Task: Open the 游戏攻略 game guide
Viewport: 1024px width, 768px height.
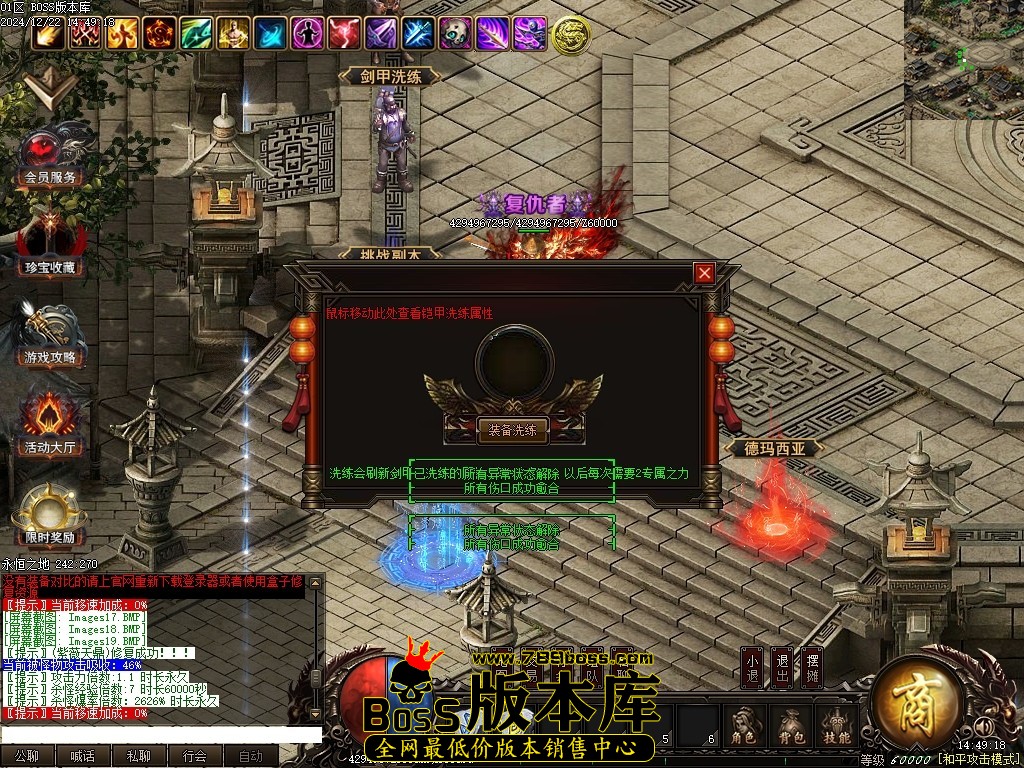Action: [x=50, y=336]
